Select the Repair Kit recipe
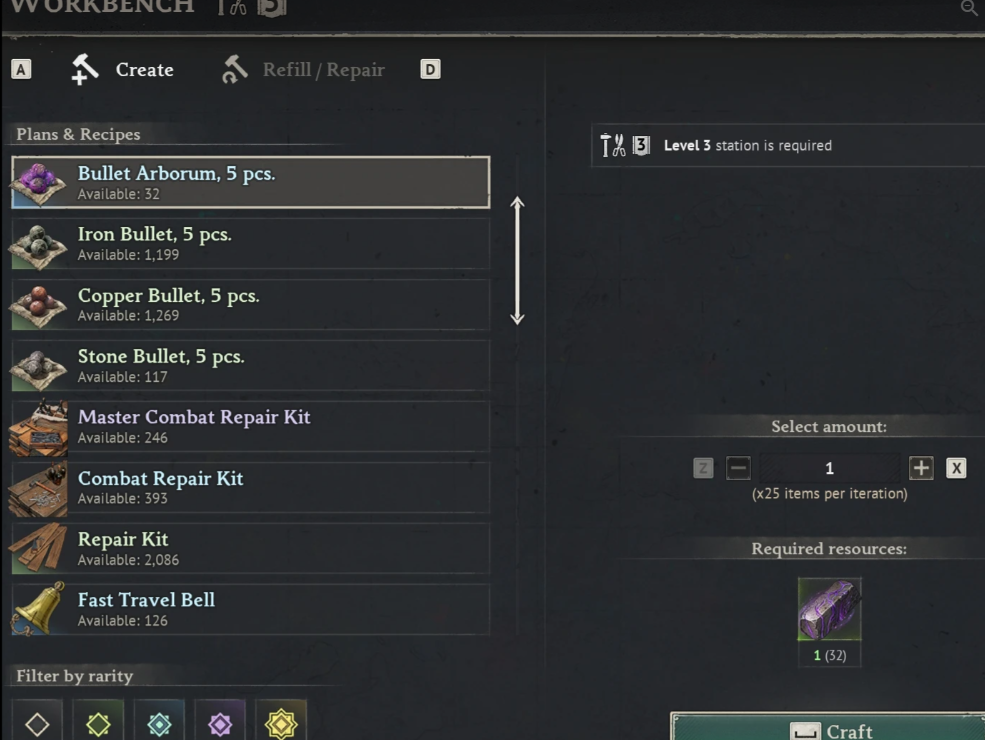 point(250,548)
